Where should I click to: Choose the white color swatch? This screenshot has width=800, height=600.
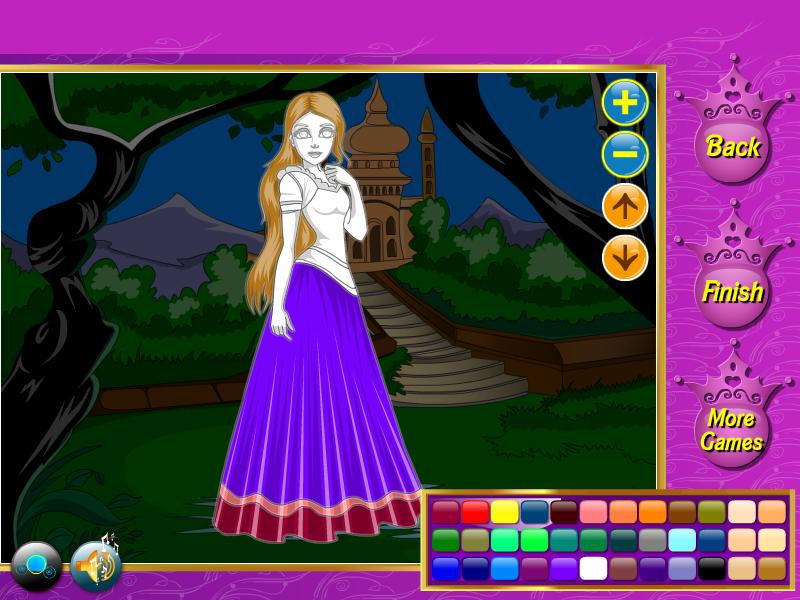coord(593,568)
